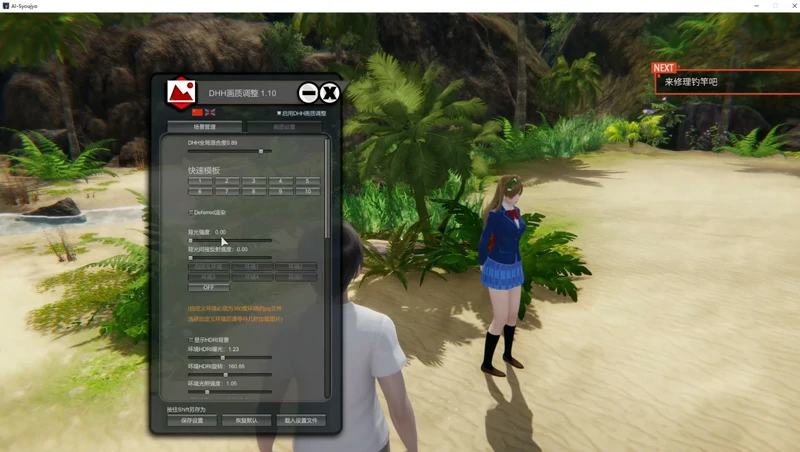Minimize the DHH panel with the minus button
The image size is (800, 452).
point(308,94)
